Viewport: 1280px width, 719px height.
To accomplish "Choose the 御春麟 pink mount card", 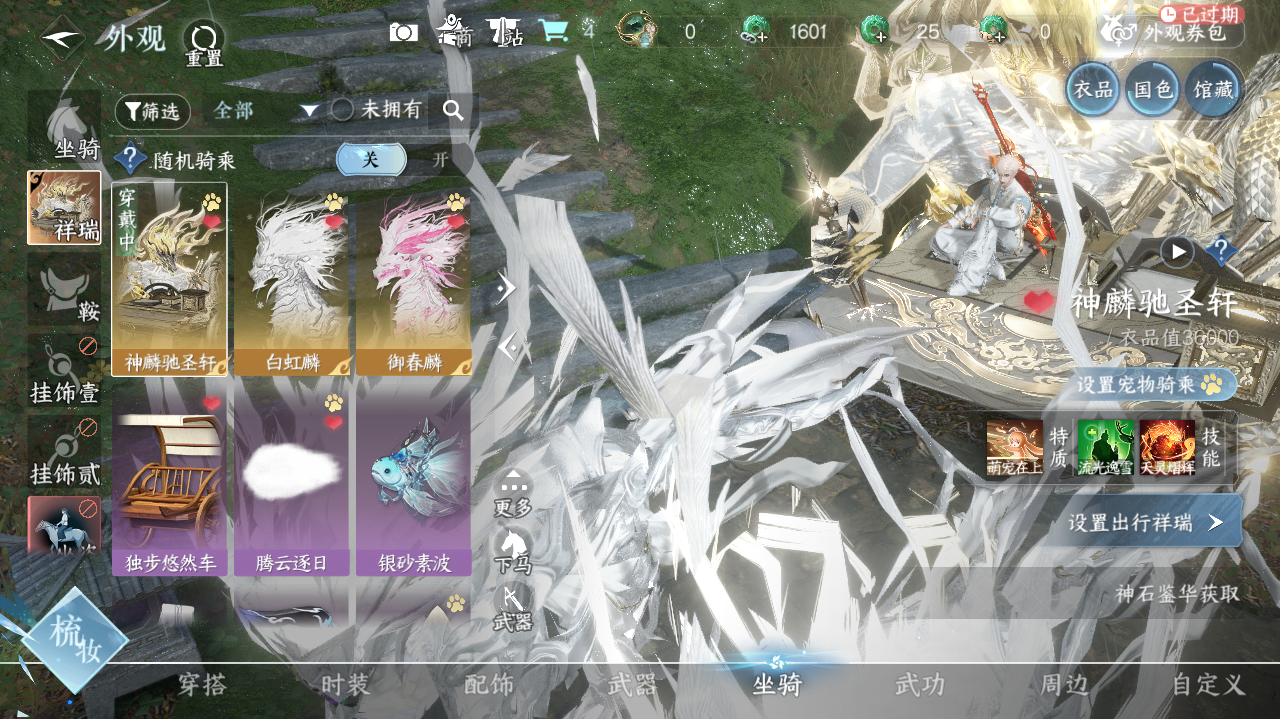I will tap(414, 279).
